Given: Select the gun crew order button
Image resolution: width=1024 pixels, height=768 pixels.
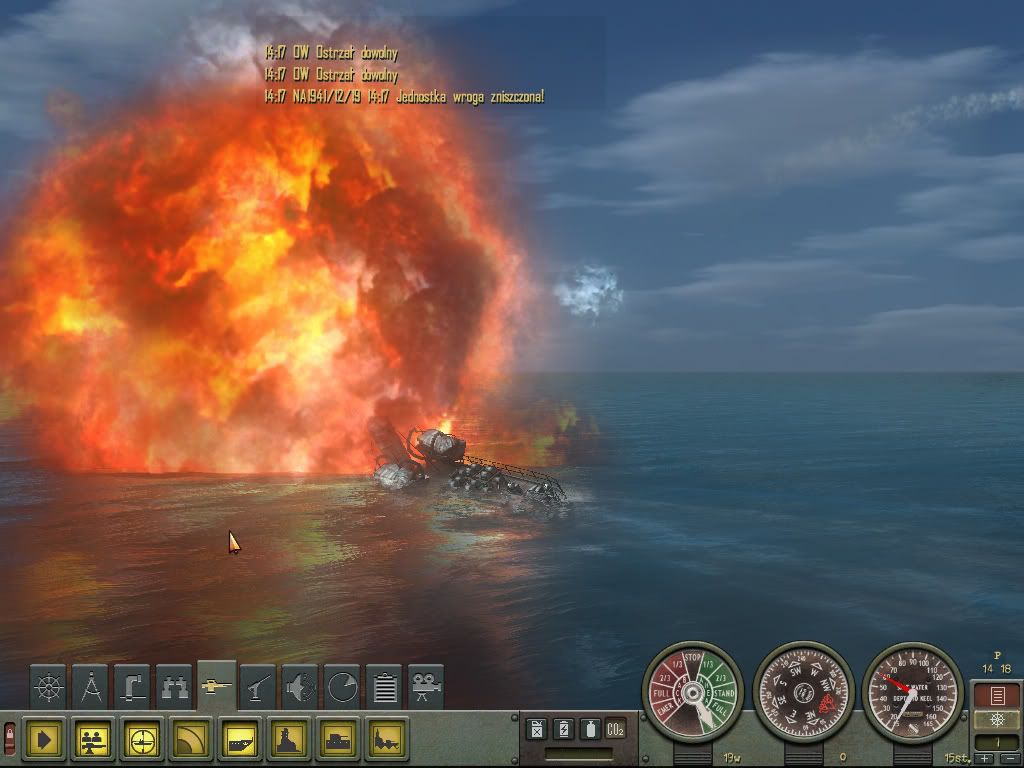Looking at the screenshot, I should tap(95, 741).
